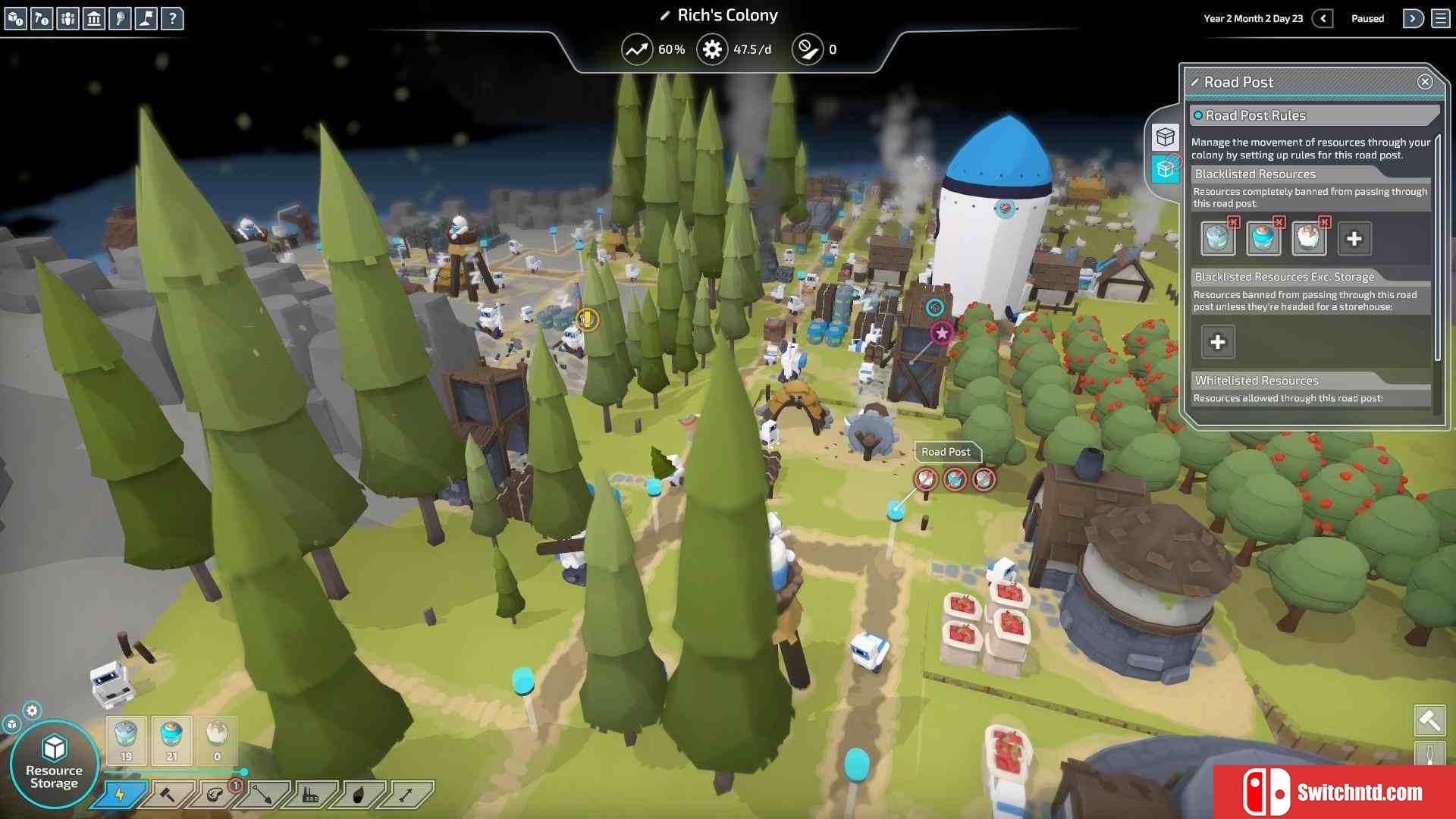Open the factory build category
1456x819 pixels.
(311, 795)
